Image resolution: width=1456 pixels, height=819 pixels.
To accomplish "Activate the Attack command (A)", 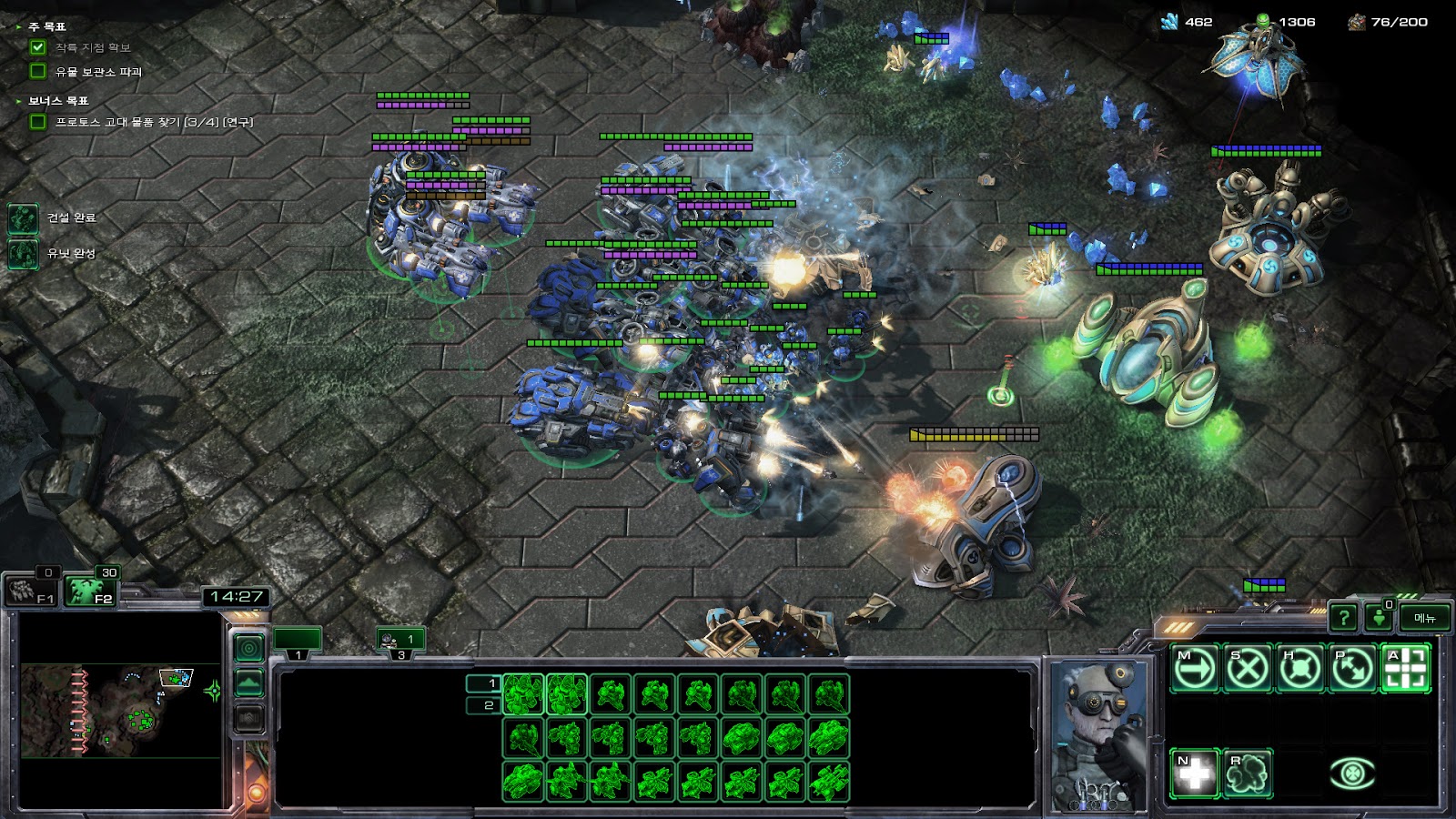I will pos(1405,669).
